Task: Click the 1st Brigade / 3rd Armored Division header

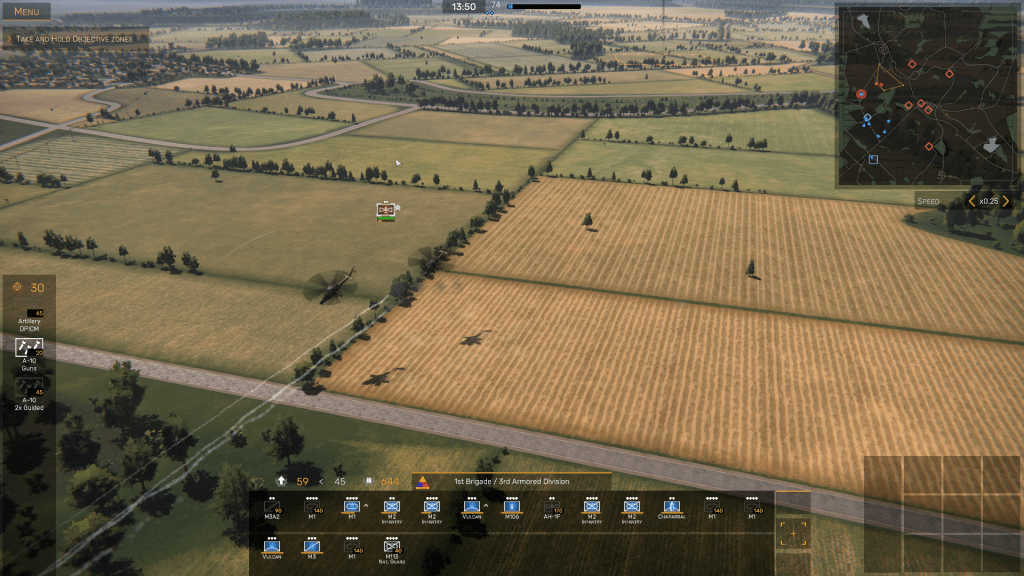Action: point(511,481)
